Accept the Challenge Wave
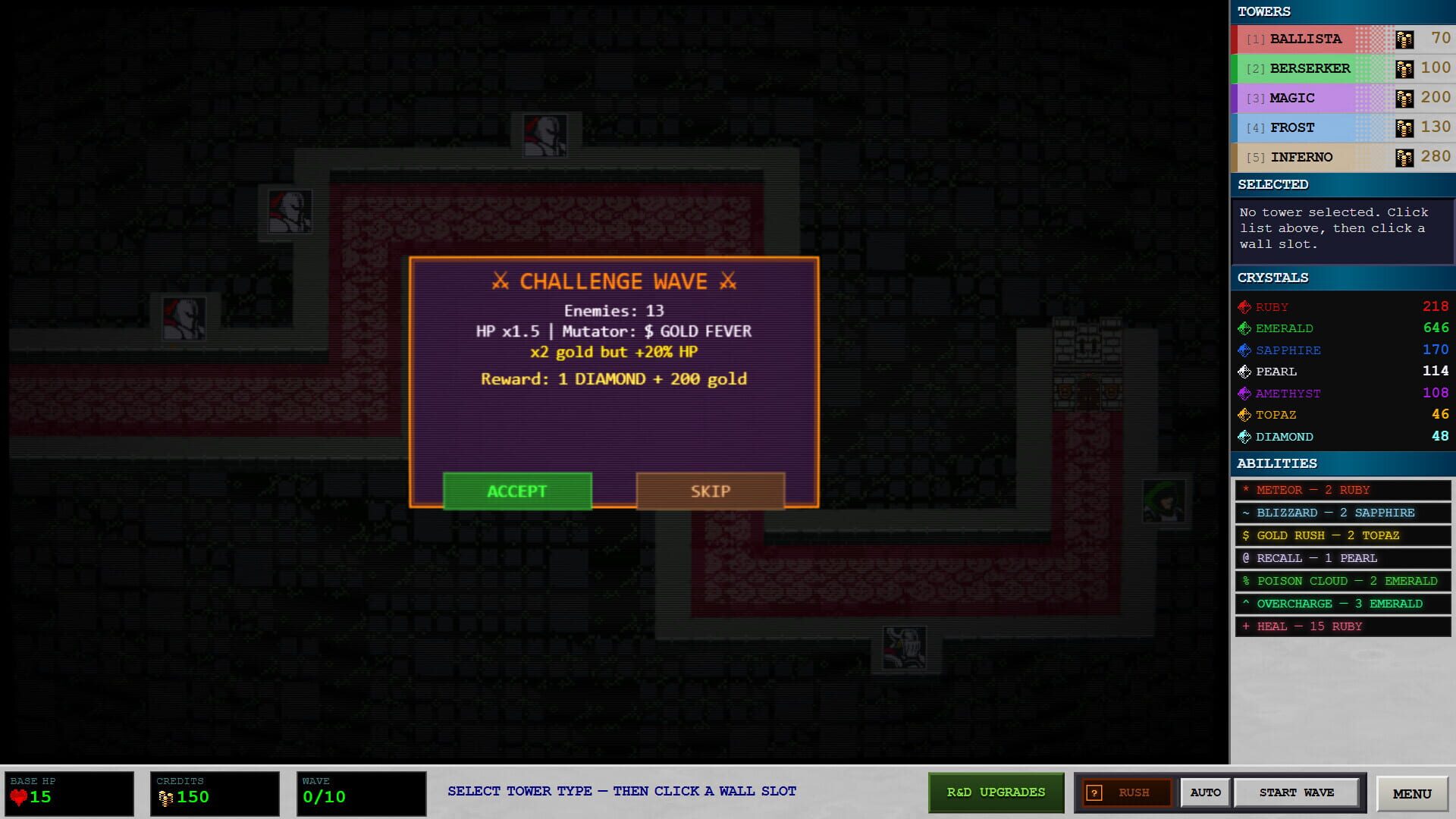The width and height of the screenshot is (1456, 819). [x=516, y=491]
